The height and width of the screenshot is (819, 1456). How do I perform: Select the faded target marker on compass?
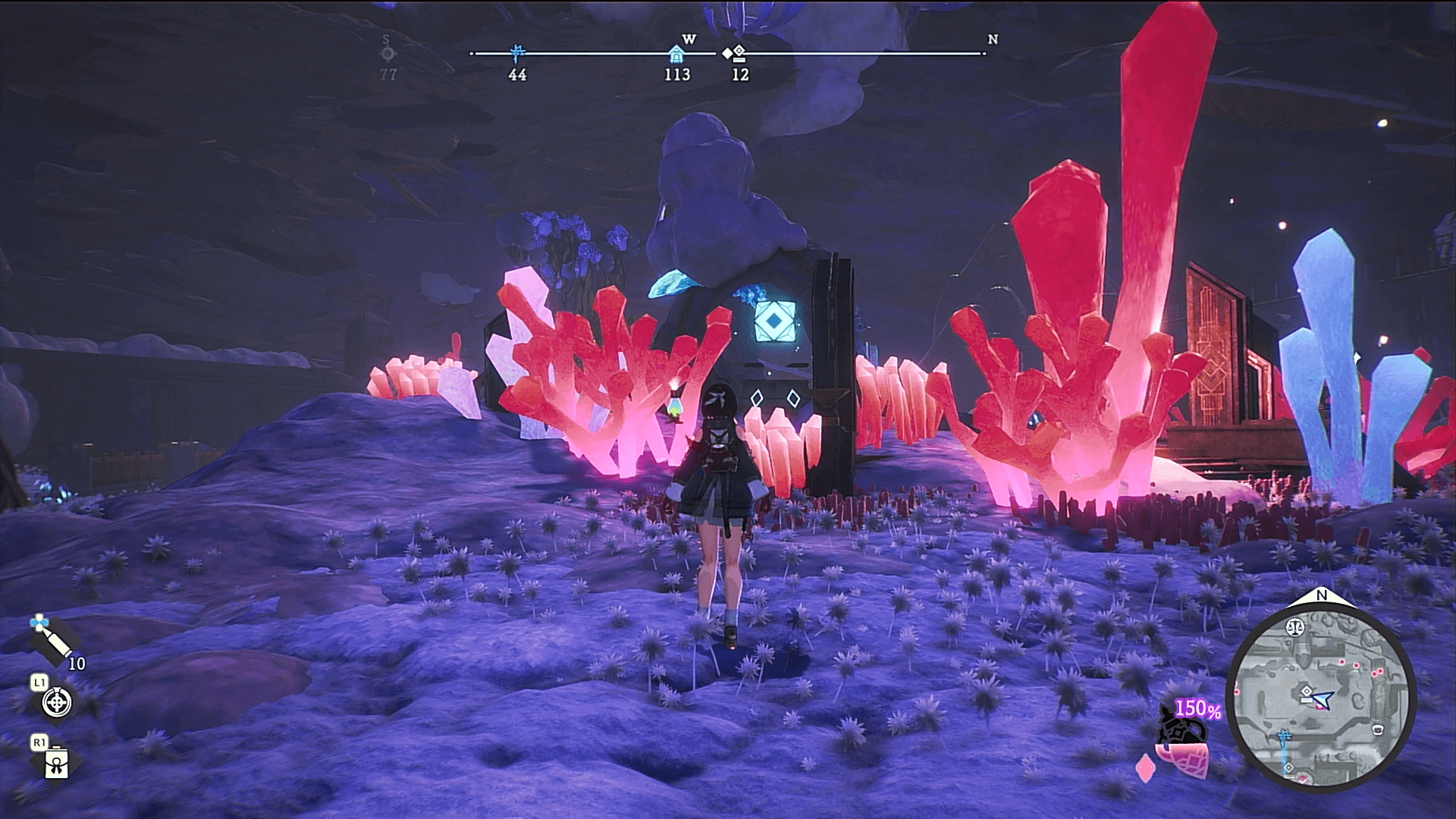[x=388, y=54]
